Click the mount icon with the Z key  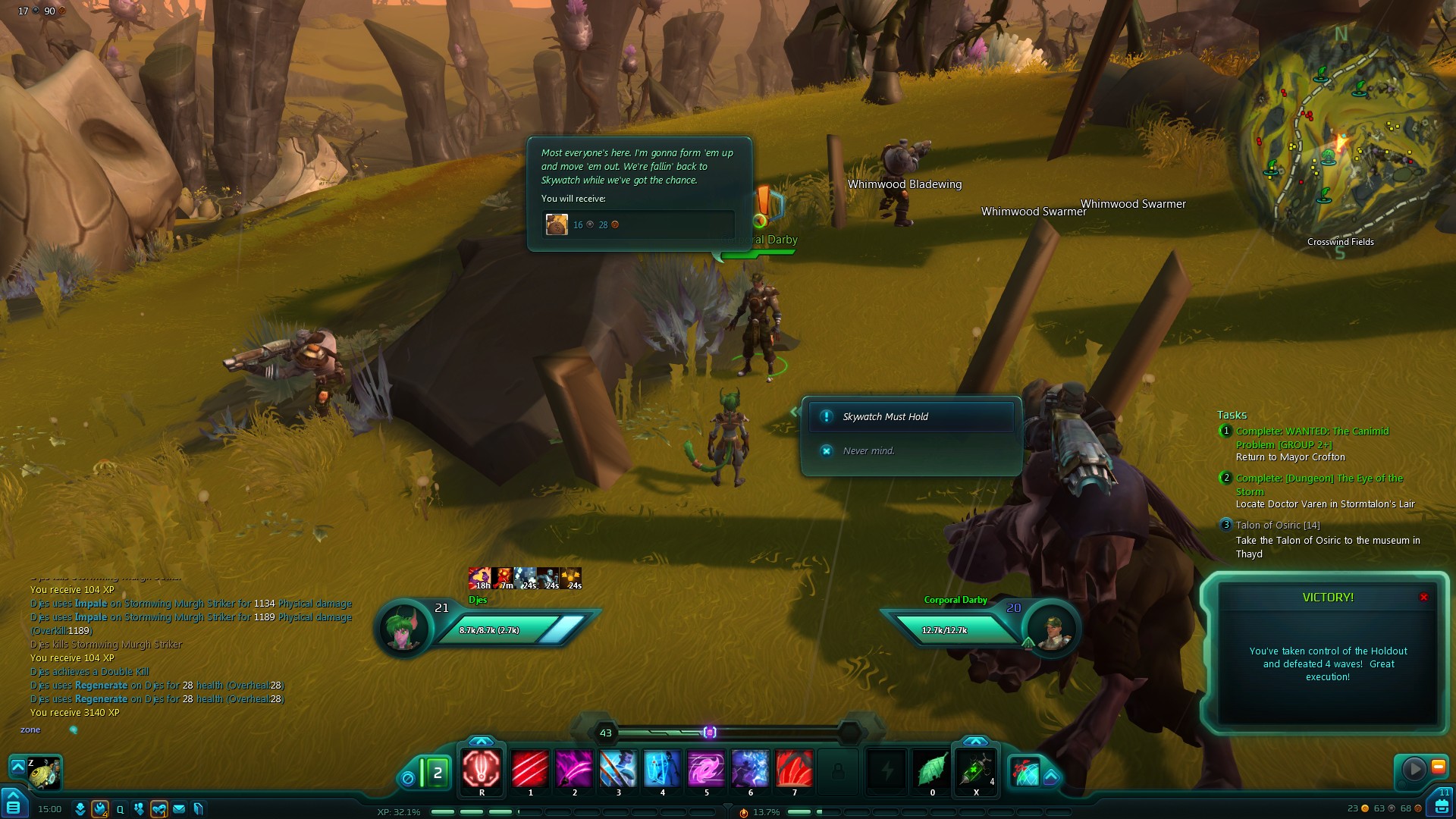coord(44,773)
